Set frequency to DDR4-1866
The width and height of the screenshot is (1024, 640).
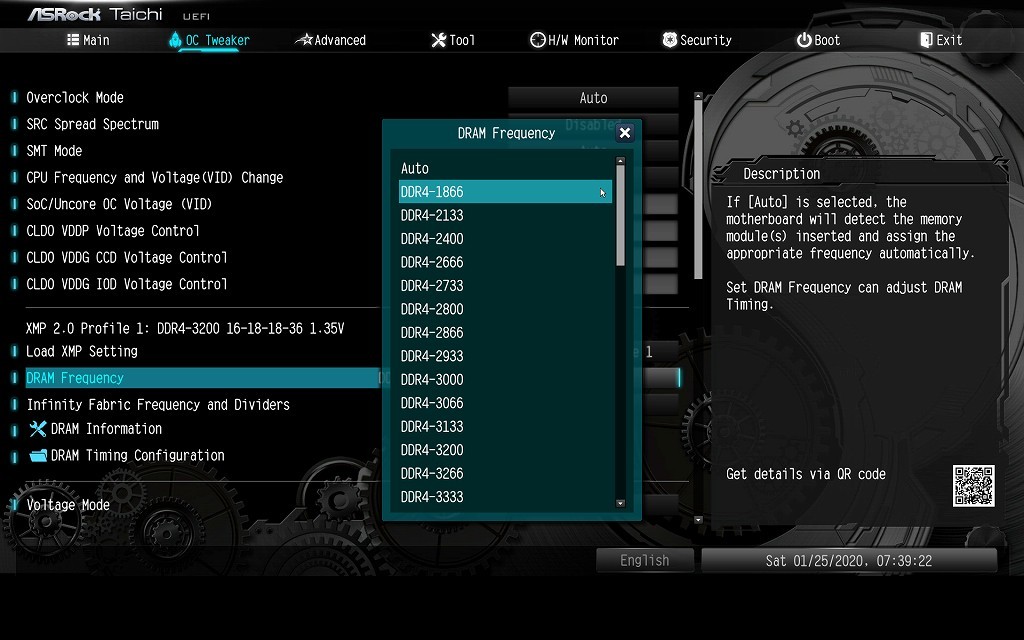tap(432, 192)
